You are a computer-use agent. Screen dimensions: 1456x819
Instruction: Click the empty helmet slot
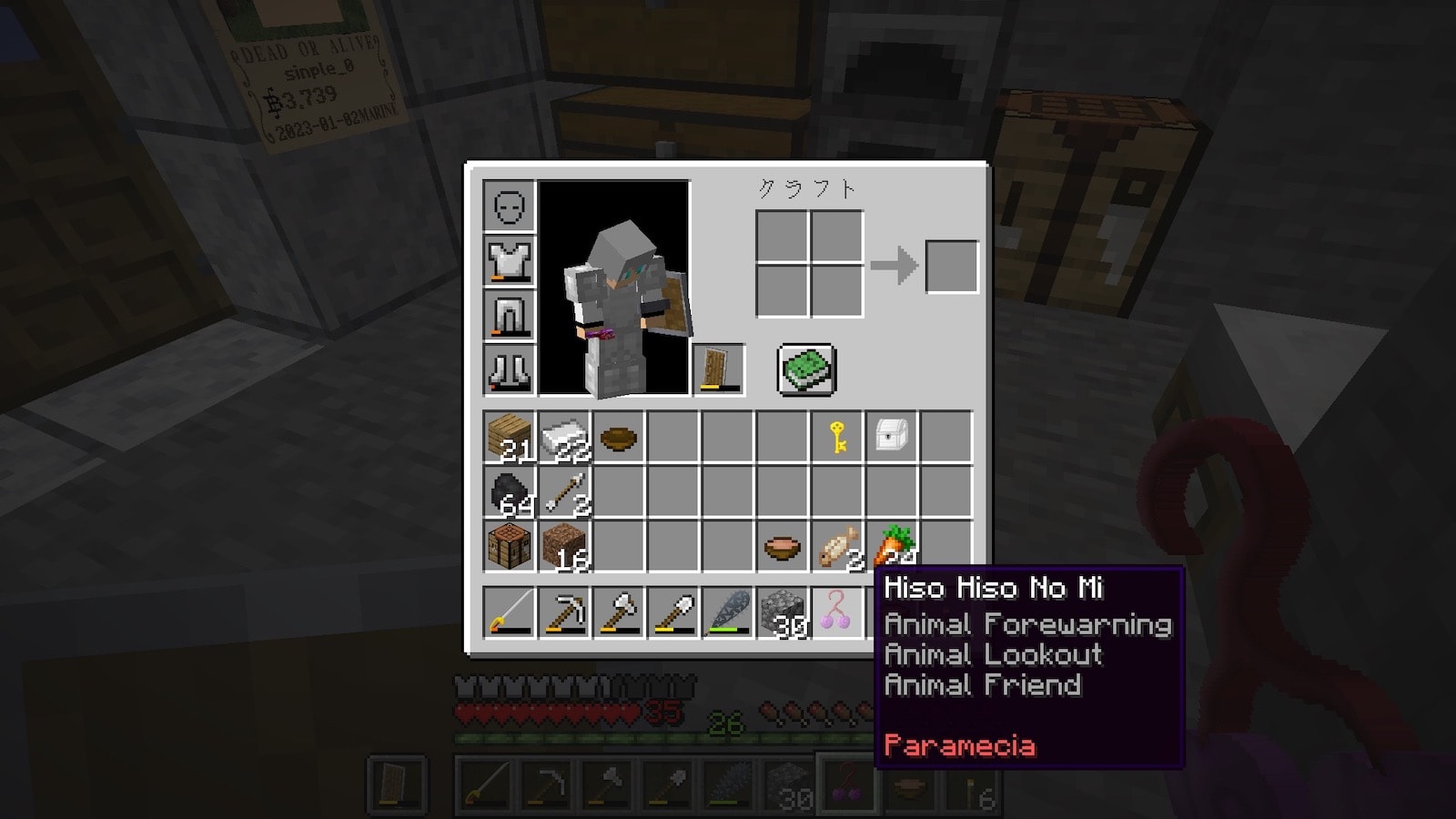pyautogui.click(x=510, y=207)
